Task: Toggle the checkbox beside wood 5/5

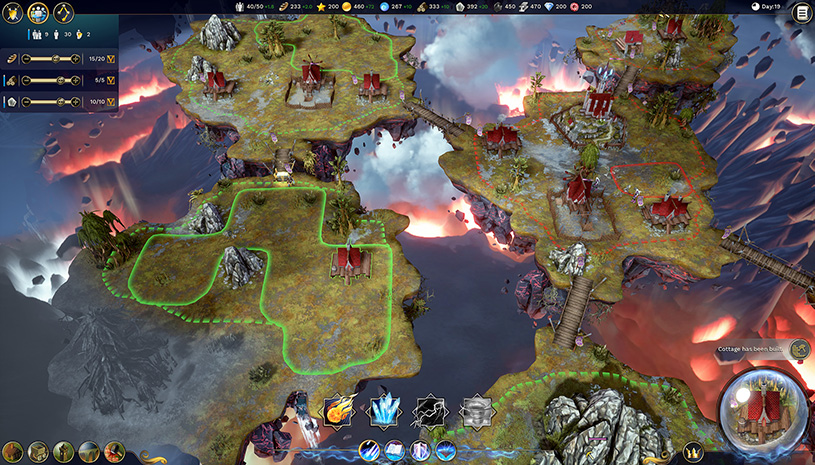Action: click(111, 80)
